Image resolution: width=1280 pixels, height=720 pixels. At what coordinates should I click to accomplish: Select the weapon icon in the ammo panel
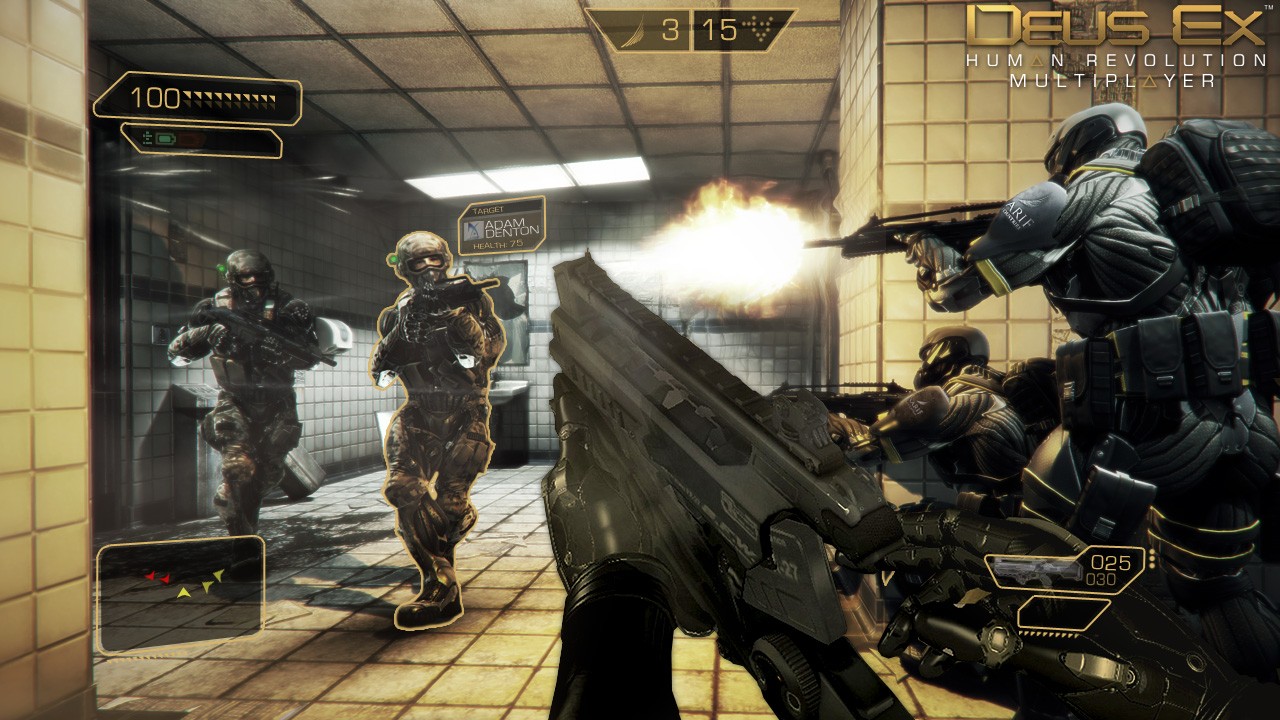[1037, 571]
